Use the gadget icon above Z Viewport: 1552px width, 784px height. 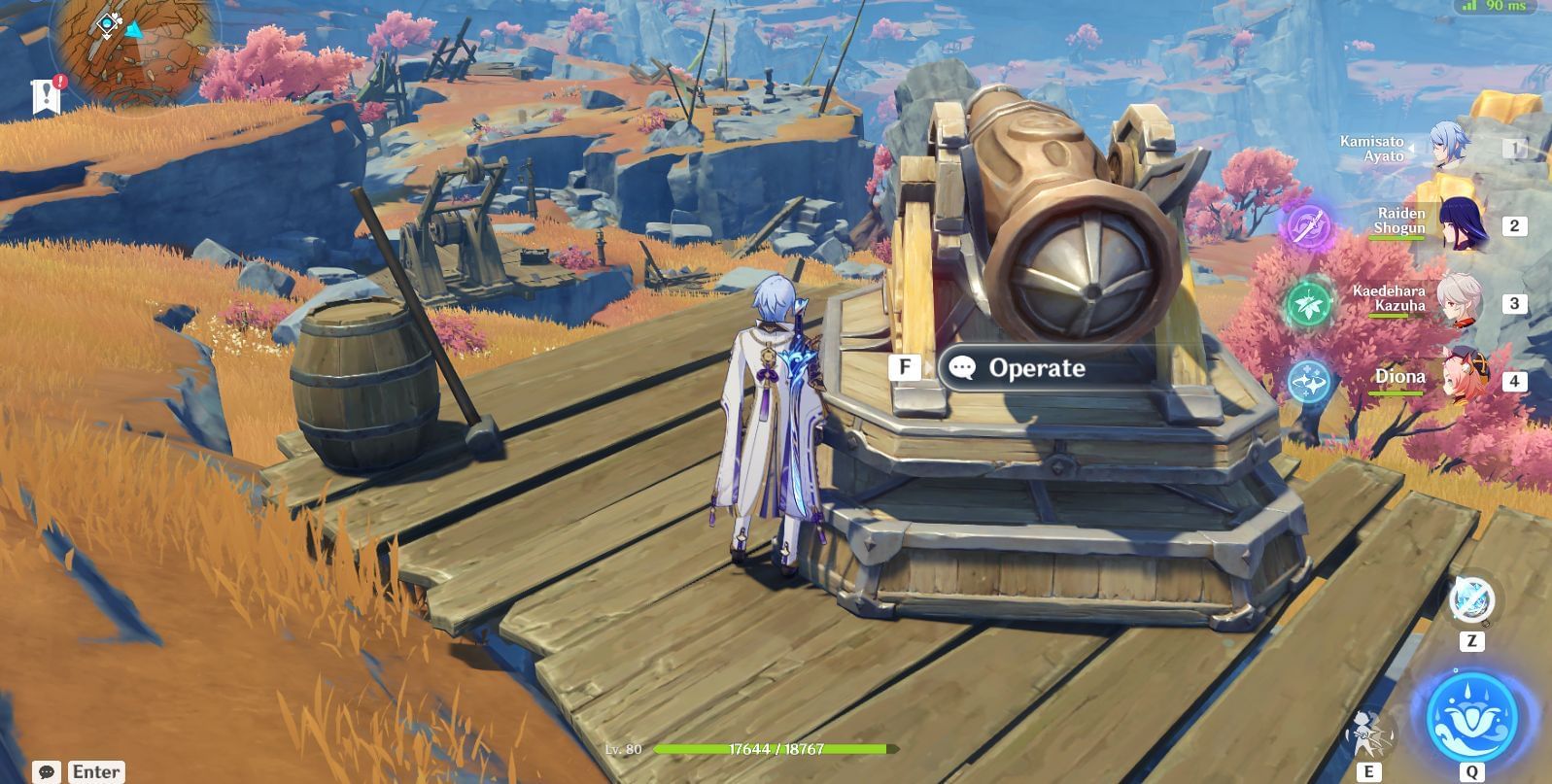pyautogui.click(x=1471, y=599)
